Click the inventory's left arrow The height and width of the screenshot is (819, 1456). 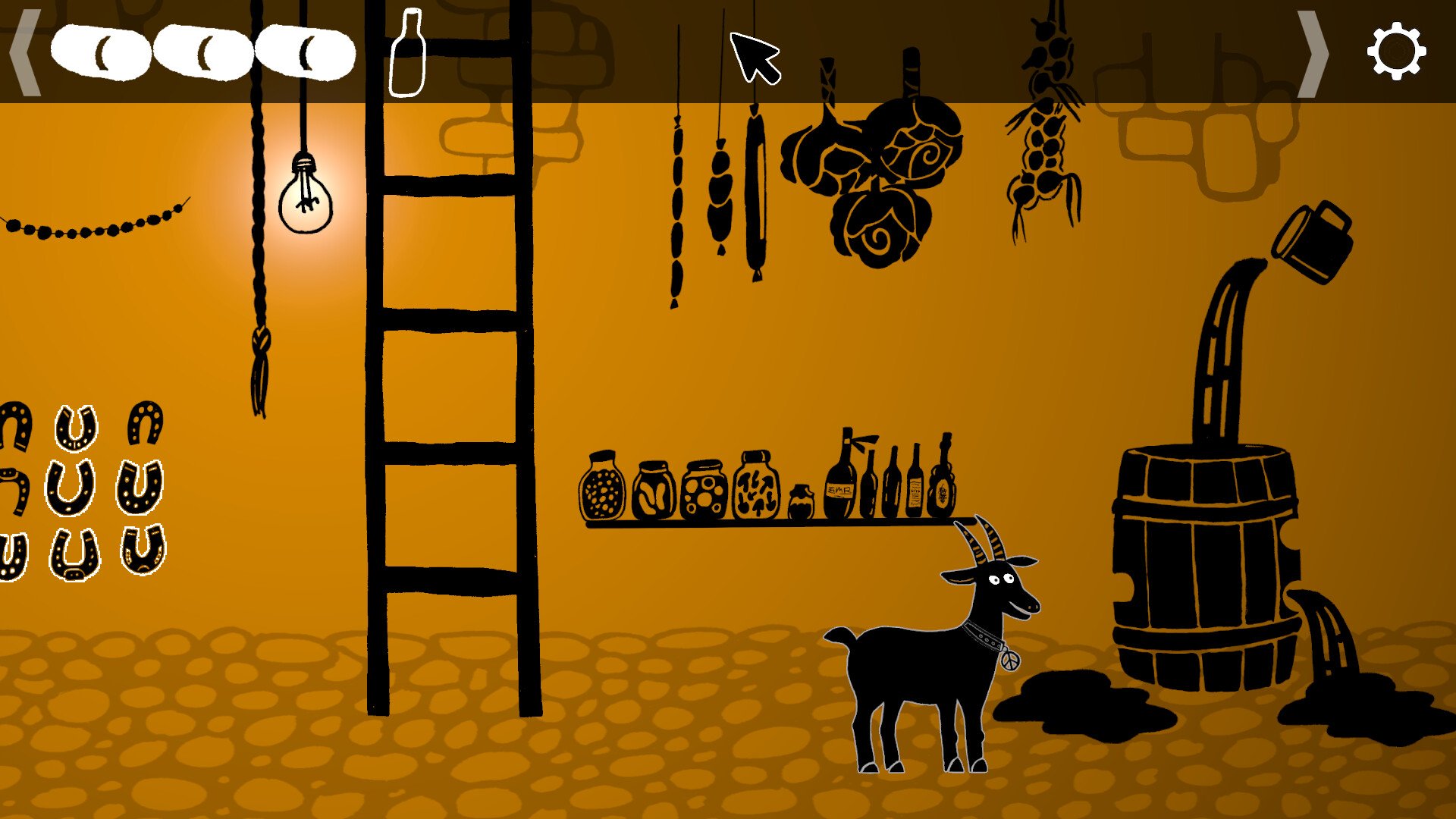(25, 52)
